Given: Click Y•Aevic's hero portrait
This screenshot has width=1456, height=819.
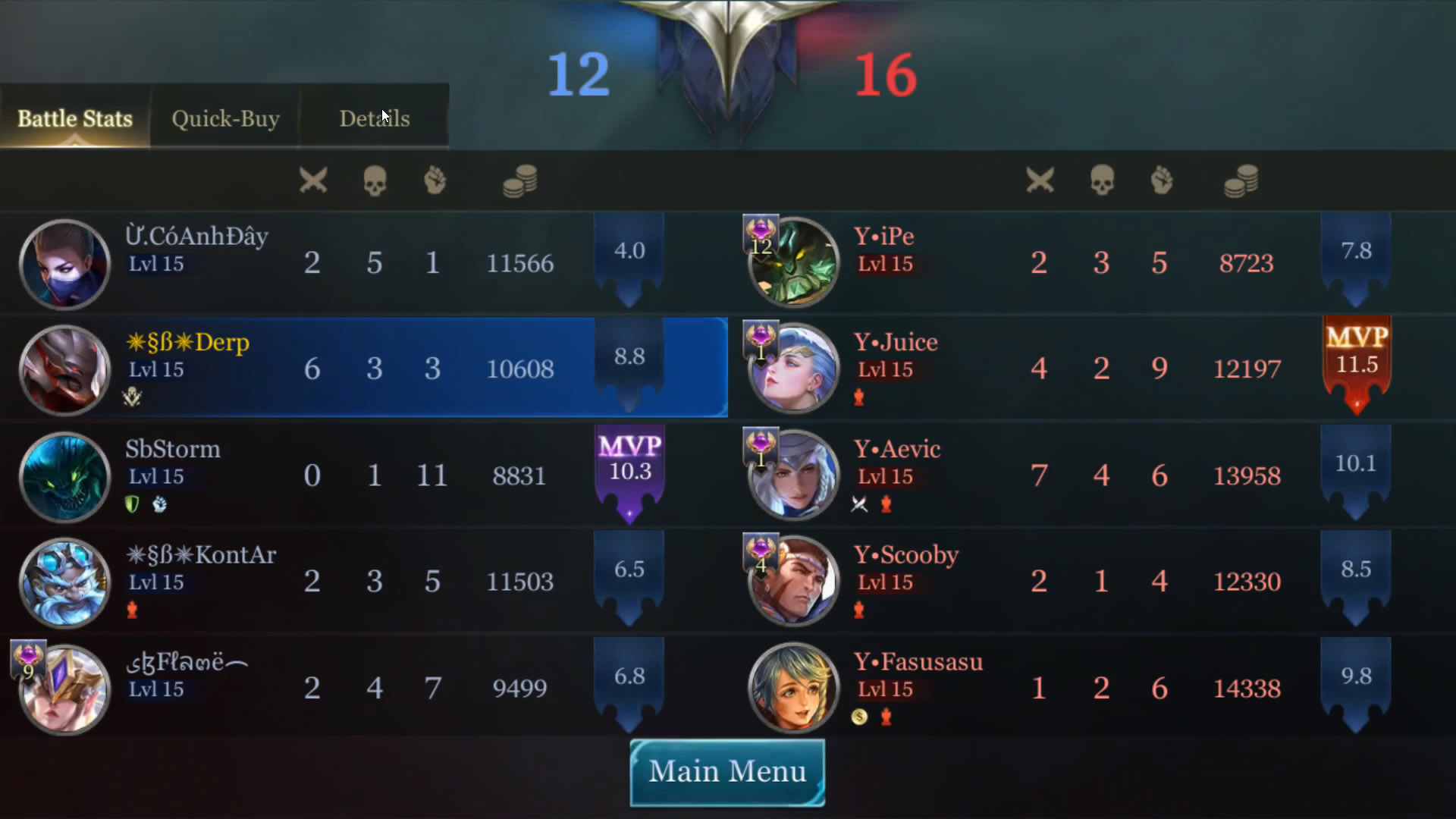Looking at the screenshot, I should click(793, 475).
